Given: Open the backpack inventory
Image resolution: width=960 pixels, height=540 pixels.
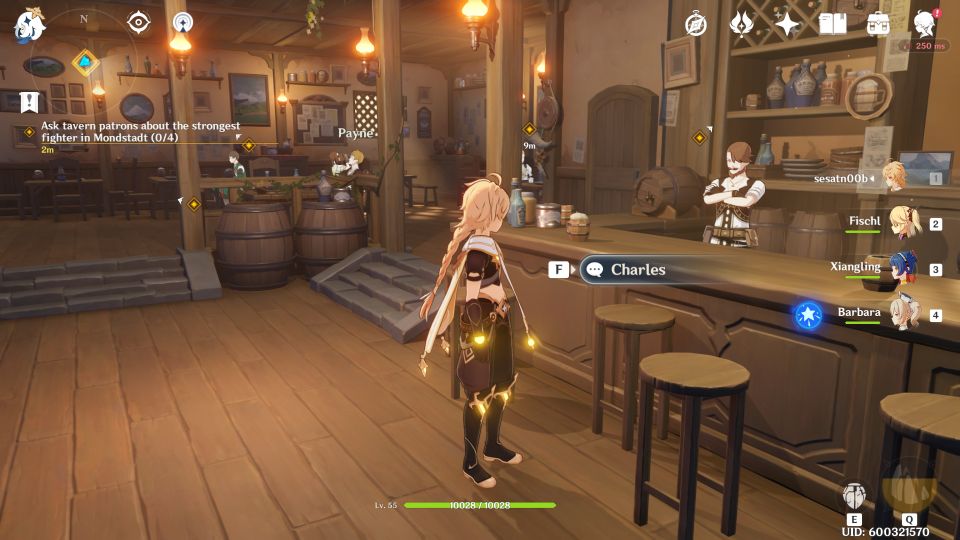Looking at the screenshot, I should pyautogui.click(x=878, y=23).
